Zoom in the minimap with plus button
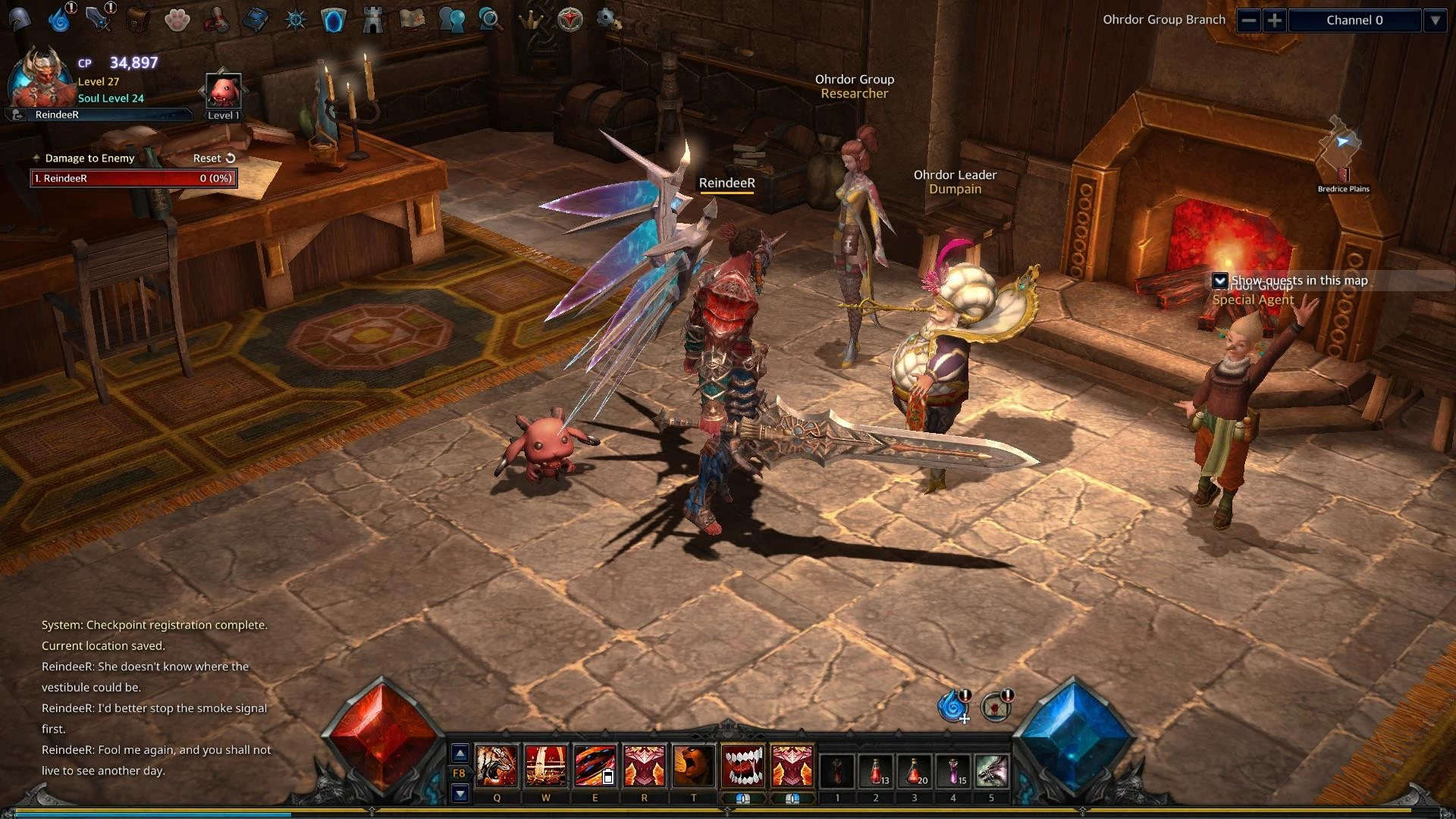This screenshot has height=819, width=1456. point(1275,20)
